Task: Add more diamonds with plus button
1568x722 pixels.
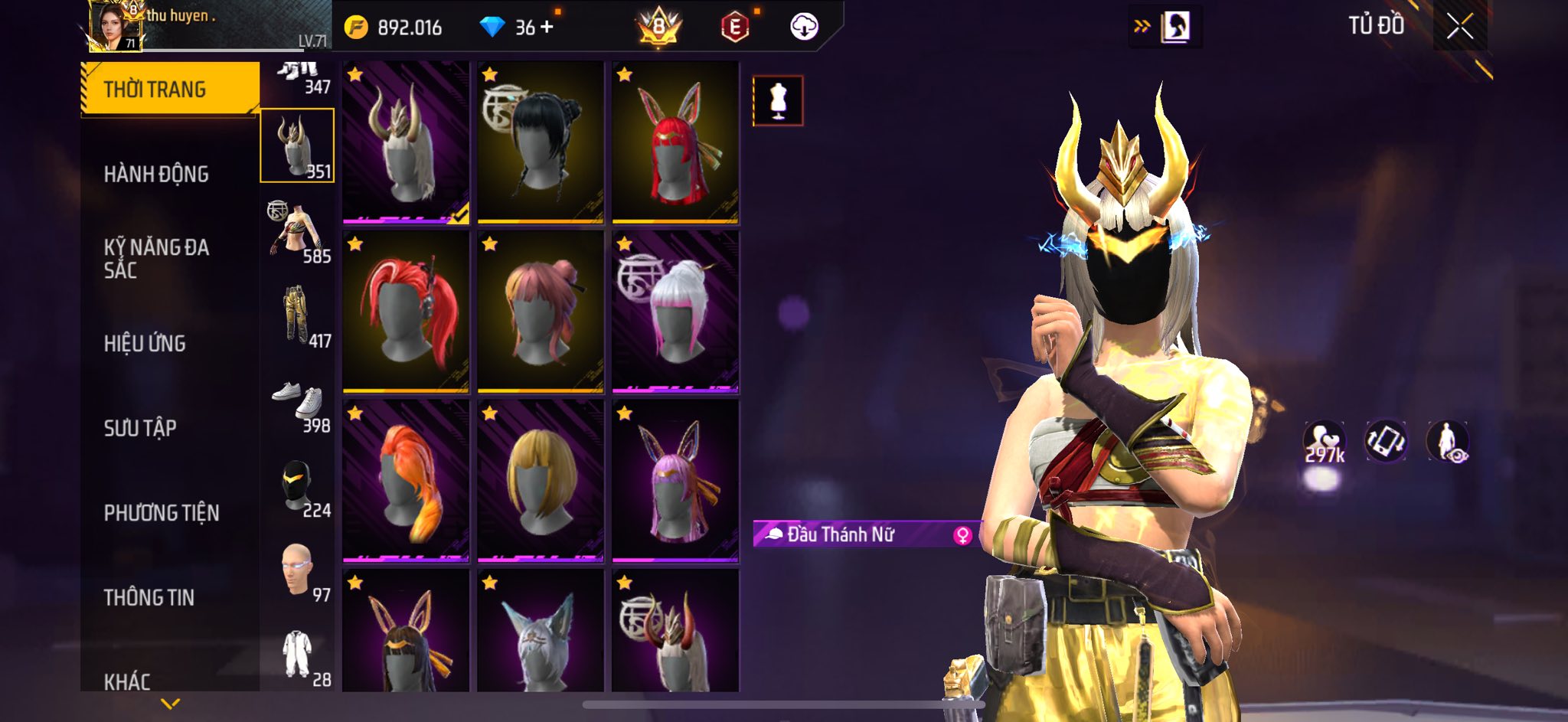Action: coord(547,28)
